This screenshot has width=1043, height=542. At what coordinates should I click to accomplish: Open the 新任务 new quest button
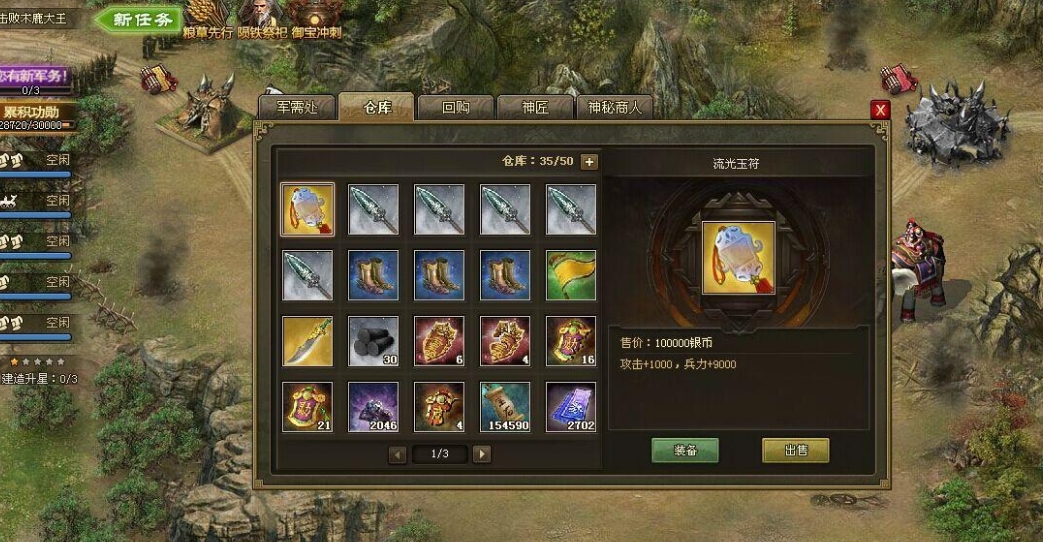pyautogui.click(x=138, y=19)
